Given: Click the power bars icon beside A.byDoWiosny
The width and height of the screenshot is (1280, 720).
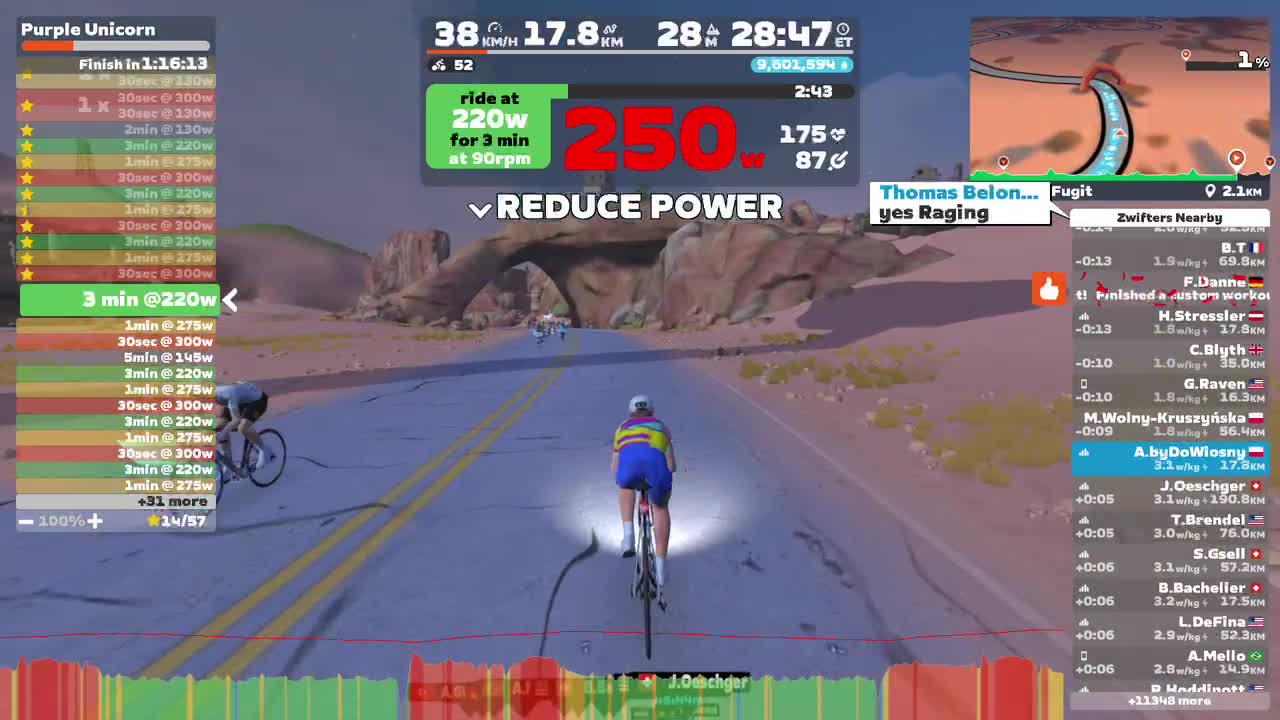Looking at the screenshot, I should point(1084,454).
